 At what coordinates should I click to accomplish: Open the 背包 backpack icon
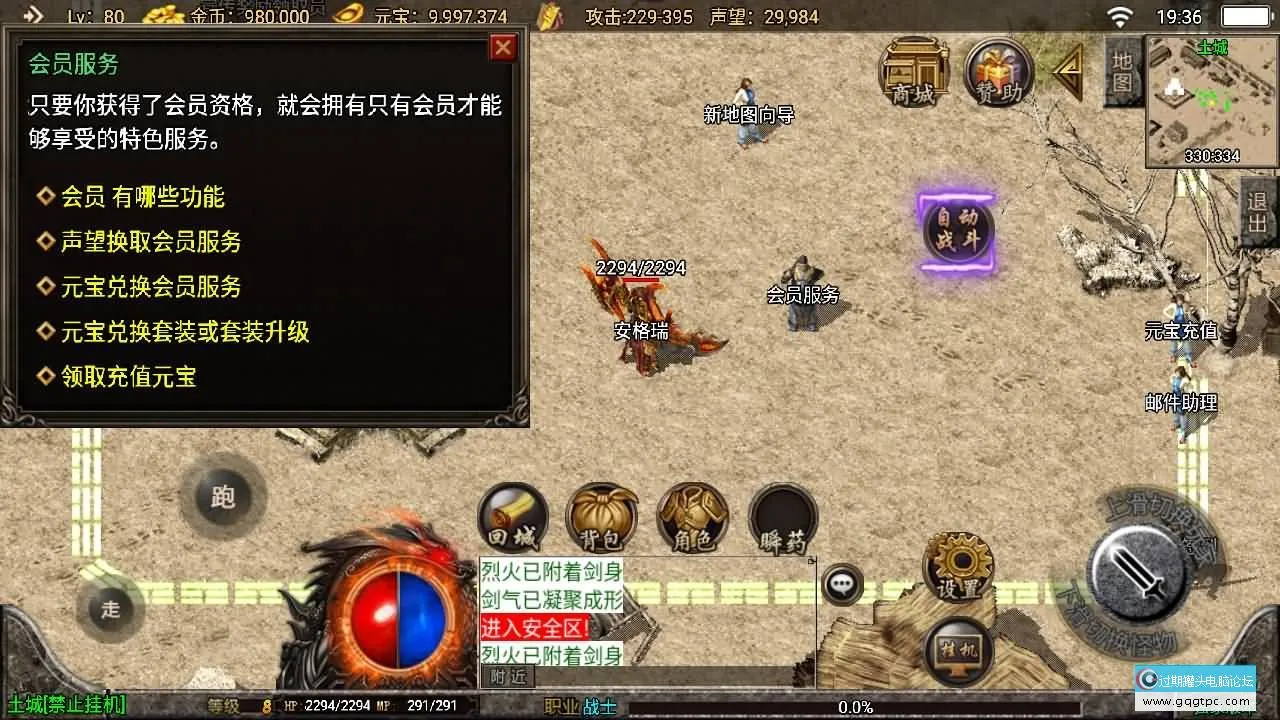601,514
